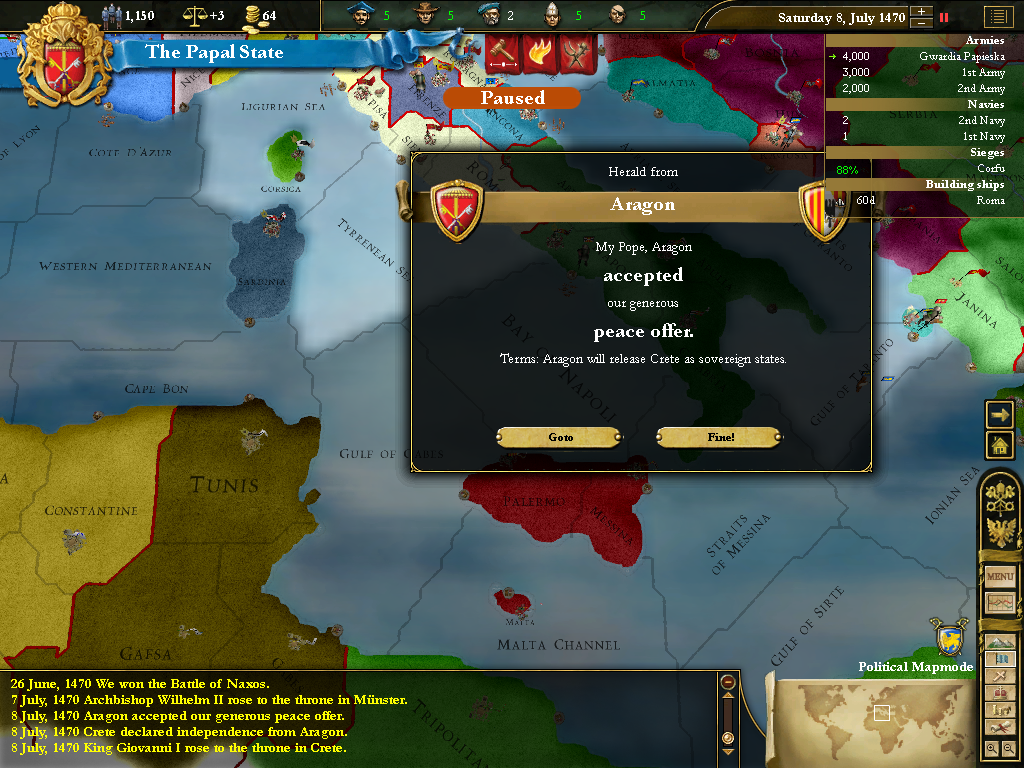
Task: Click the gavel alert banner
Action: pyautogui.click(x=501, y=52)
